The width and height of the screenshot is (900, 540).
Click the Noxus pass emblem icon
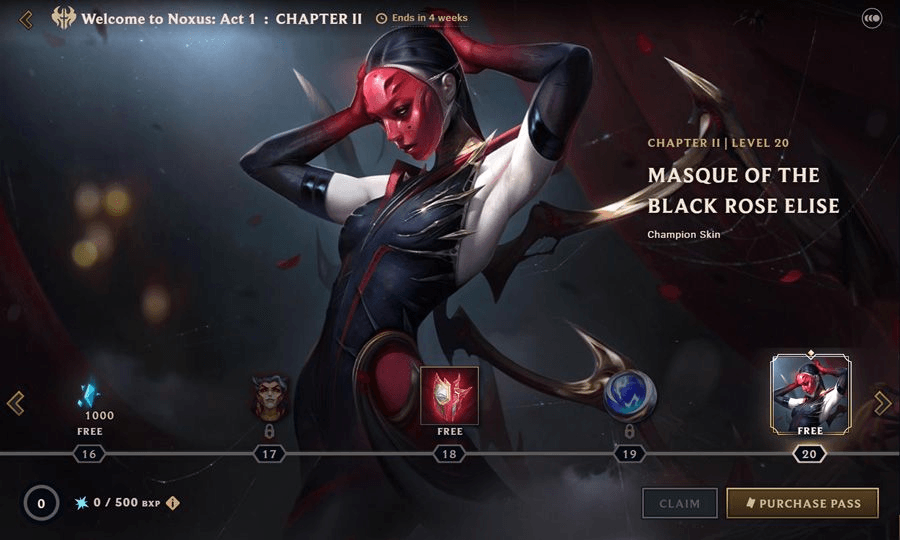pyautogui.click(x=64, y=19)
